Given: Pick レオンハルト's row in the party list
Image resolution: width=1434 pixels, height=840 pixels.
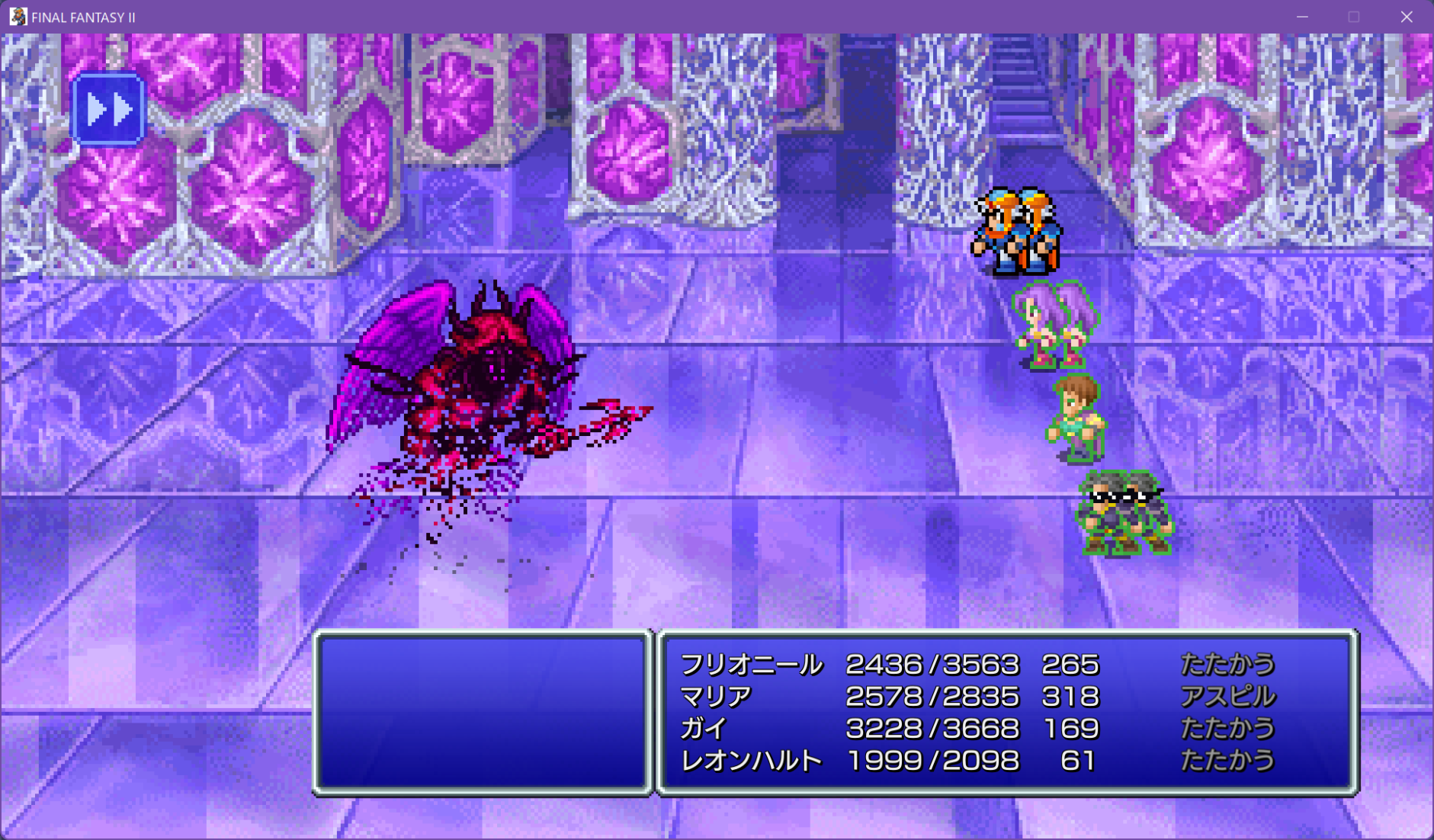Looking at the screenshot, I should click(751, 761).
